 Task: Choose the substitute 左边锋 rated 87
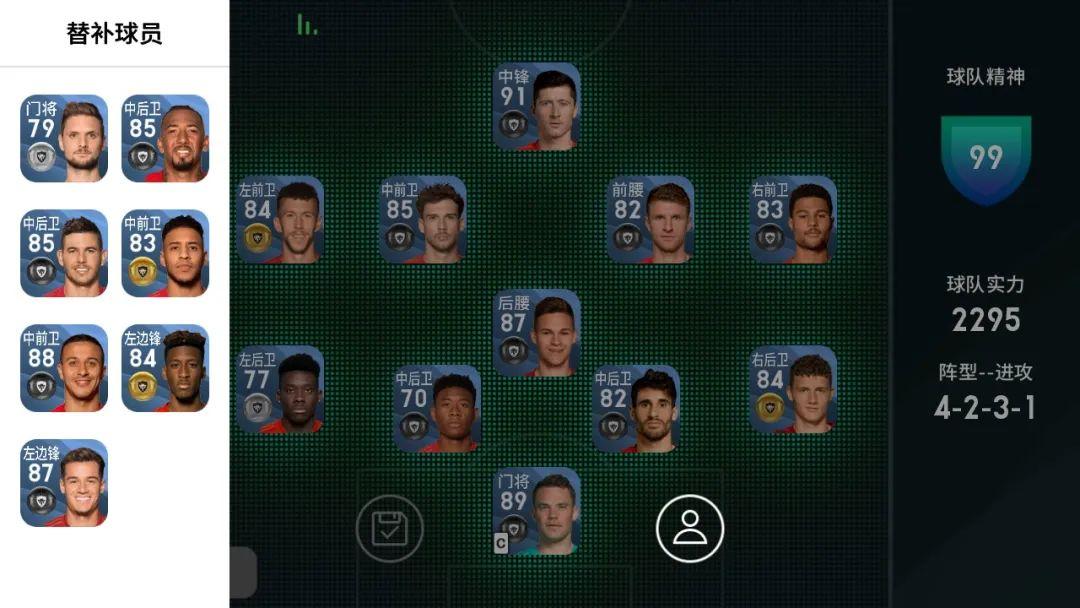pyautogui.click(x=64, y=483)
